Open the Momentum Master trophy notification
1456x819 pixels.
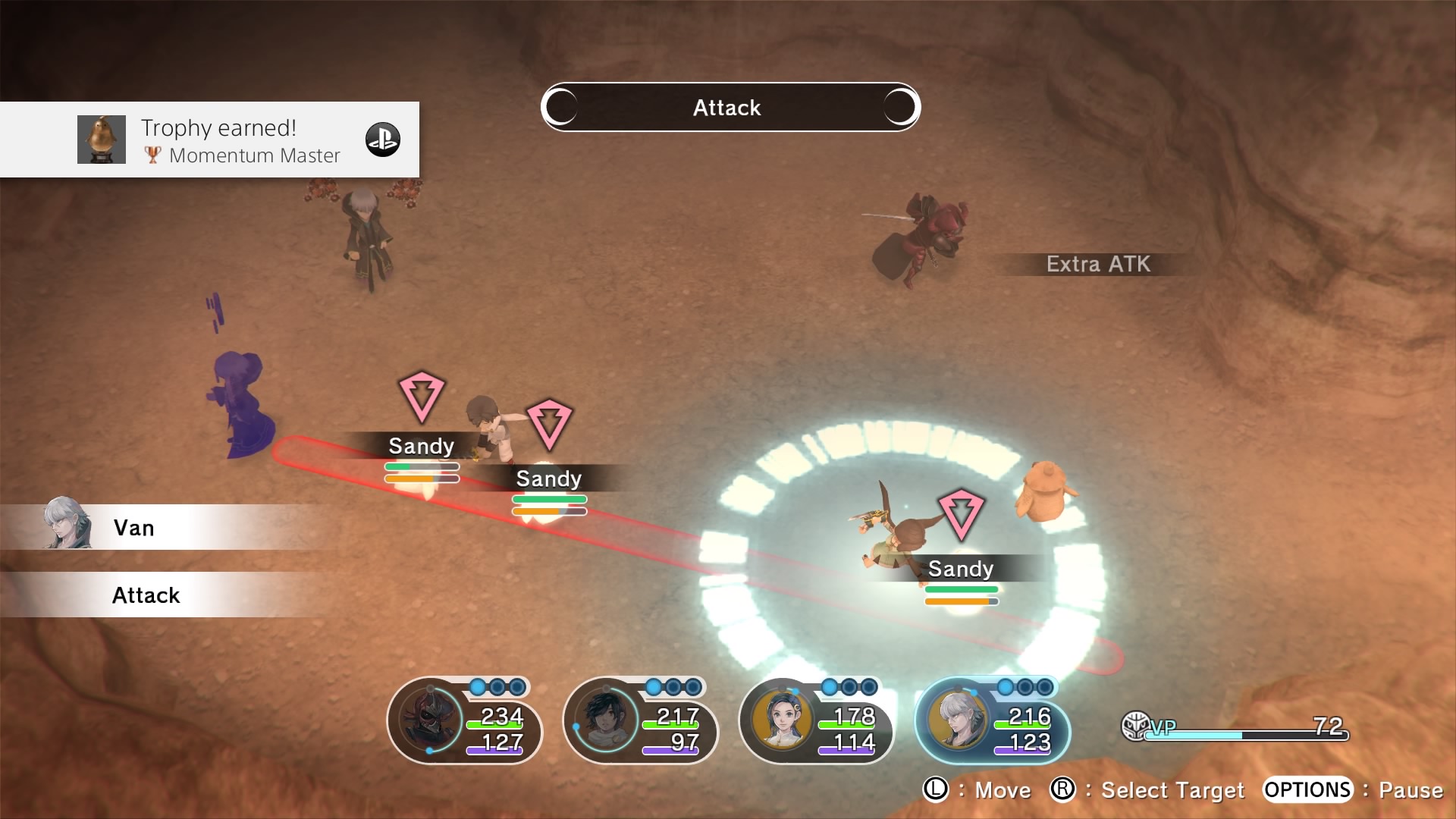point(209,140)
